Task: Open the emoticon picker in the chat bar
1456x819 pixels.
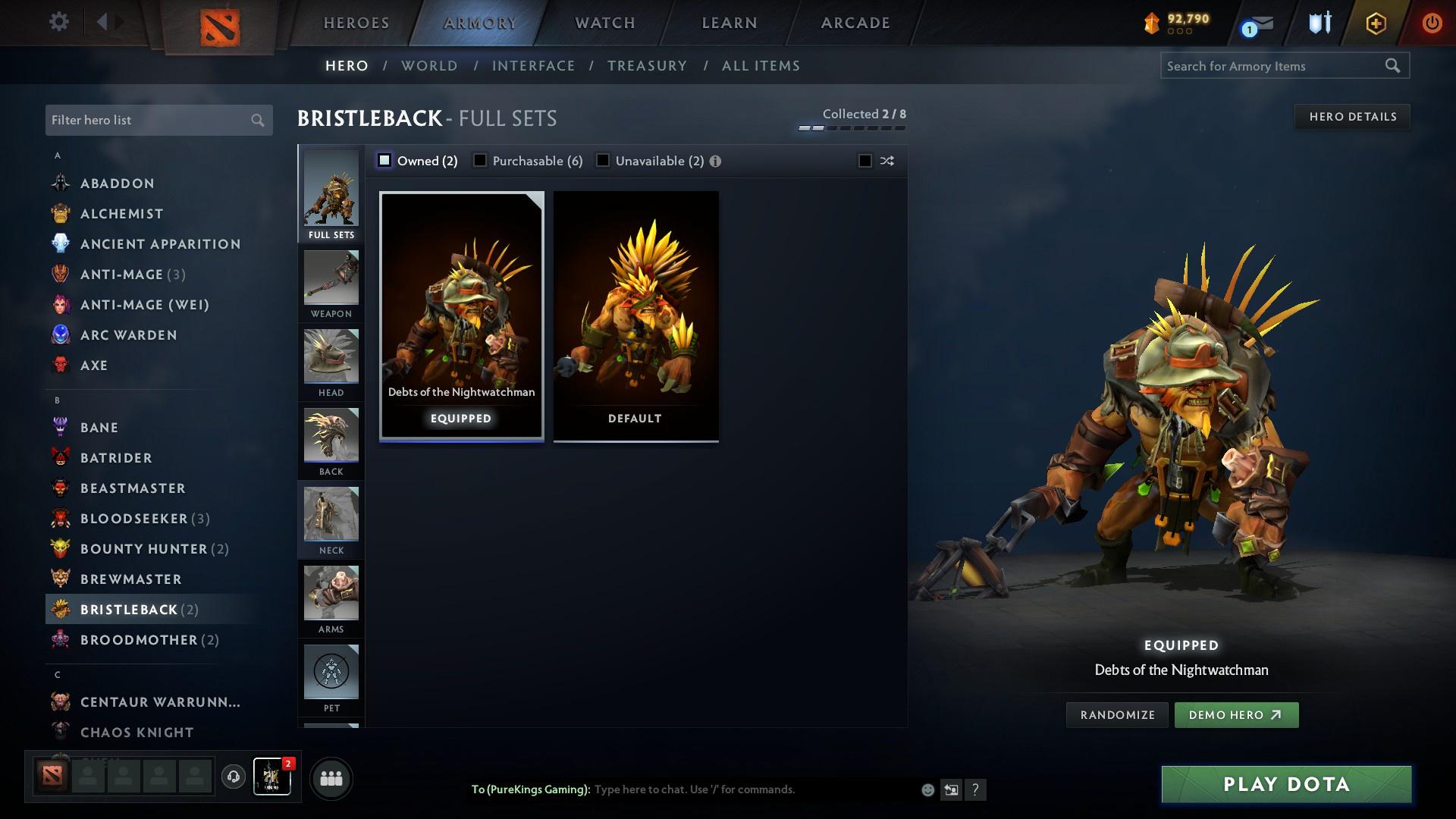Action: (926, 789)
